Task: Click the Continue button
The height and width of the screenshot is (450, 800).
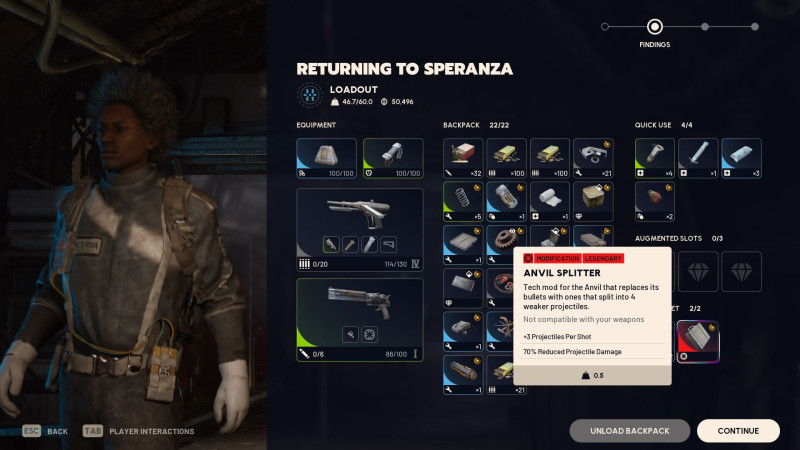Action: pos(738,431)
